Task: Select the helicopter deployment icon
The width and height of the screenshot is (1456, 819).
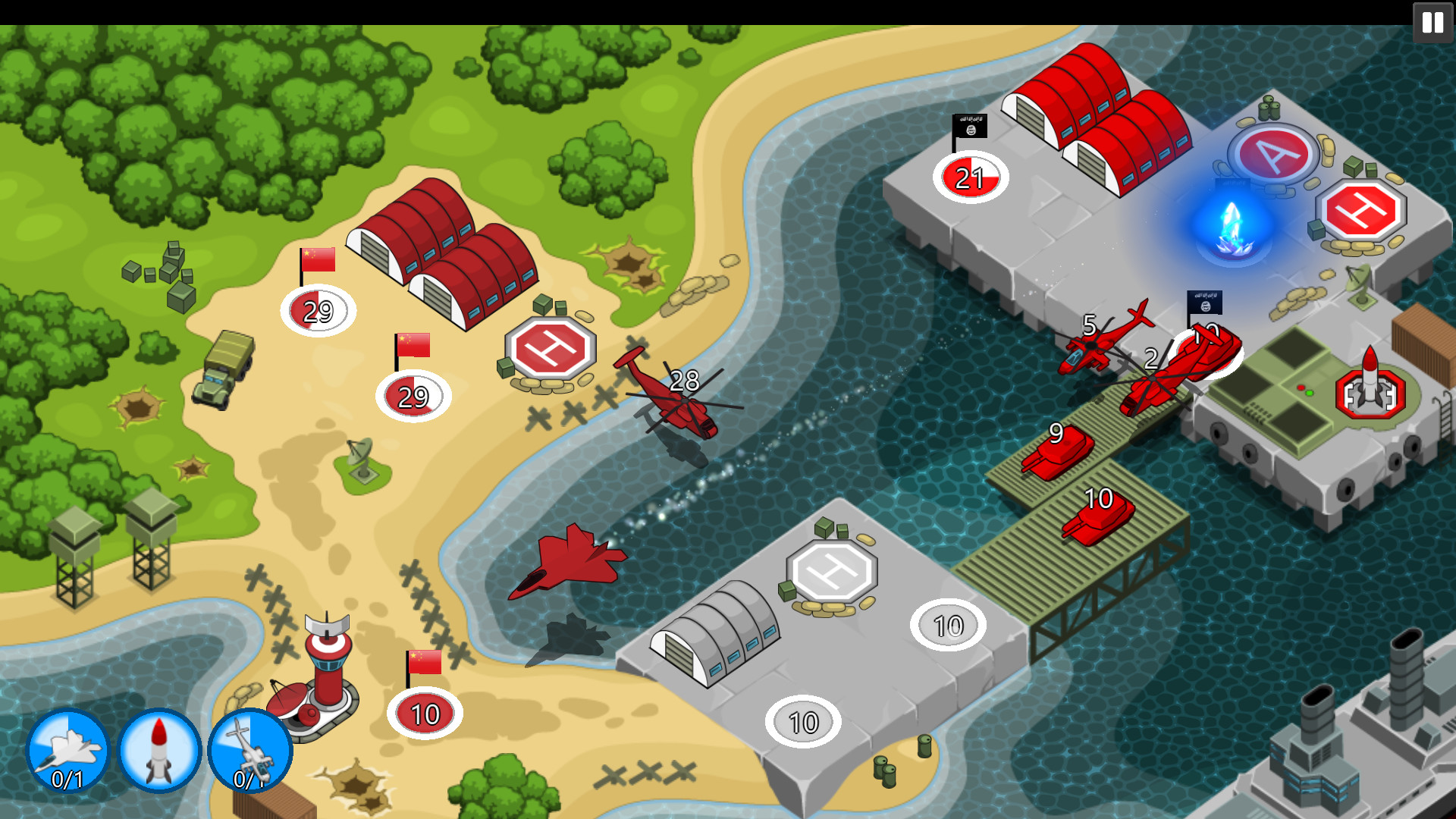Action: pos(250,751)
